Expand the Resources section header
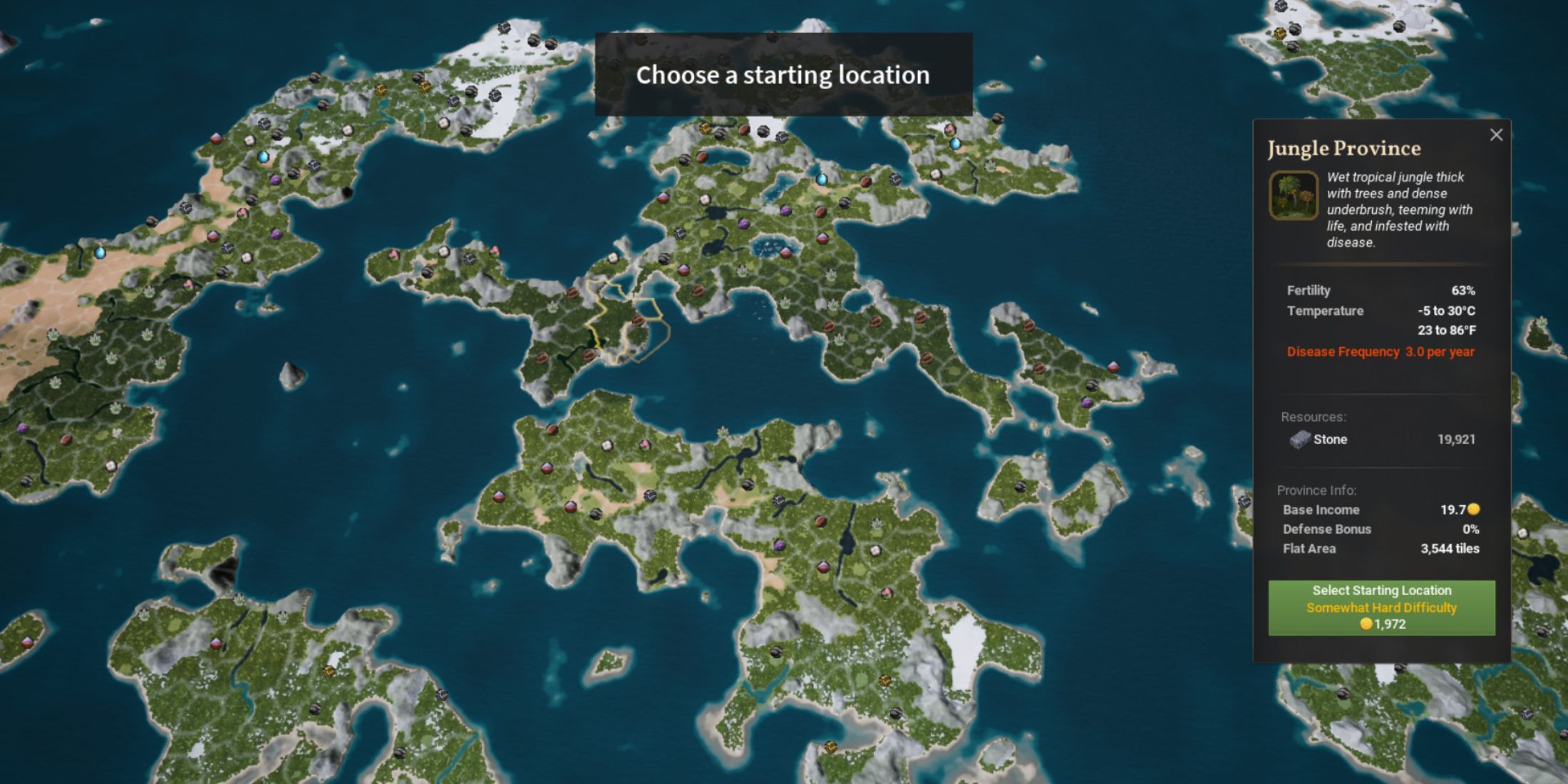 [x=1315, y=417]
